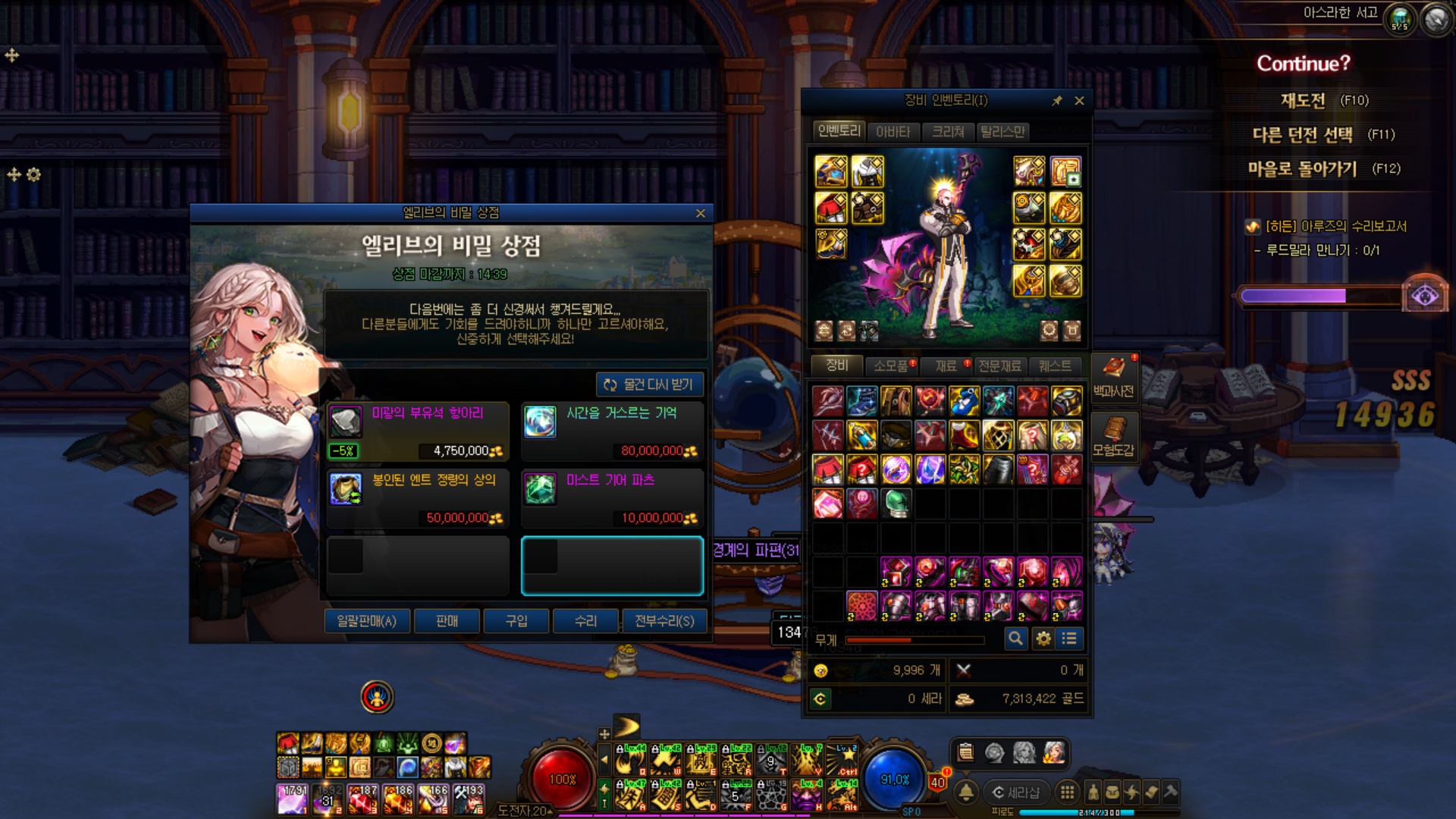The height and width of the screenshot is (819, 1456).
Task: Switch to the 아바타 tab
Action: tap(893, 132)
